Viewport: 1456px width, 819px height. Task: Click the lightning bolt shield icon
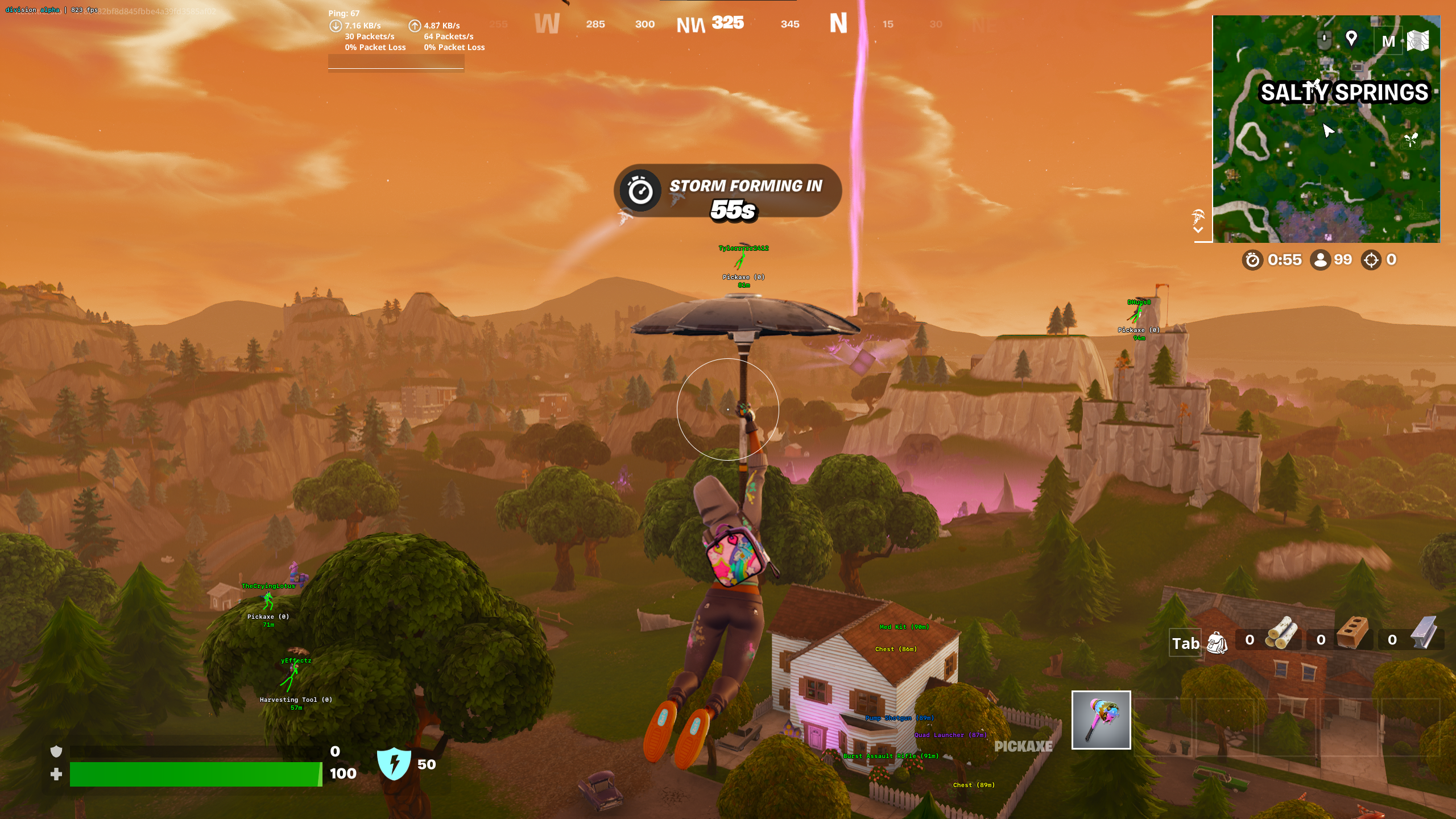pos(394,764)
